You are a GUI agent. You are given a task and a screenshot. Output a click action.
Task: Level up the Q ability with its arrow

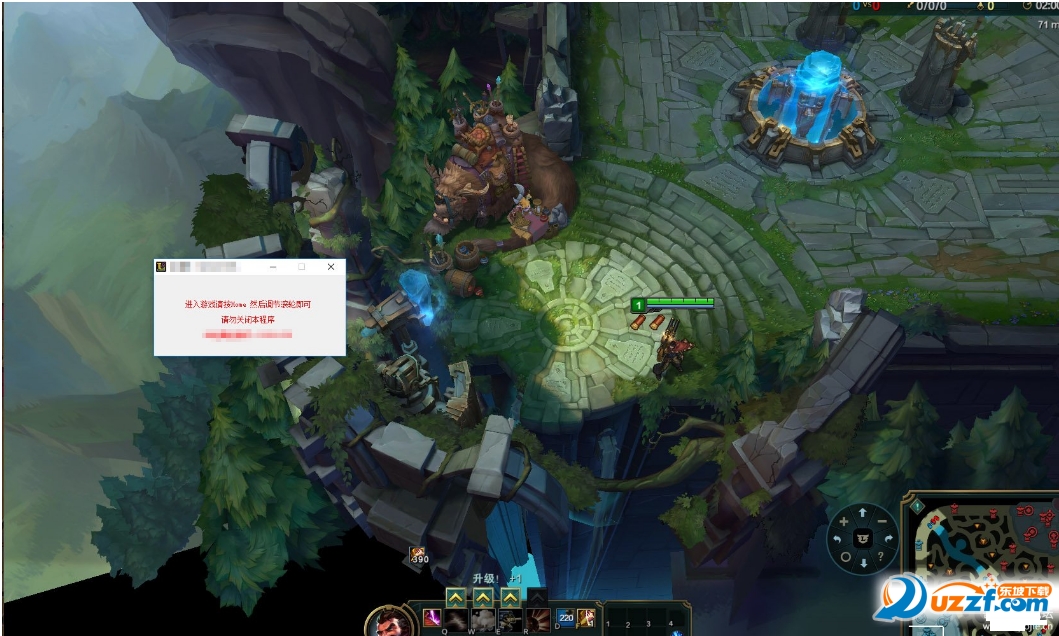(455, 598)
